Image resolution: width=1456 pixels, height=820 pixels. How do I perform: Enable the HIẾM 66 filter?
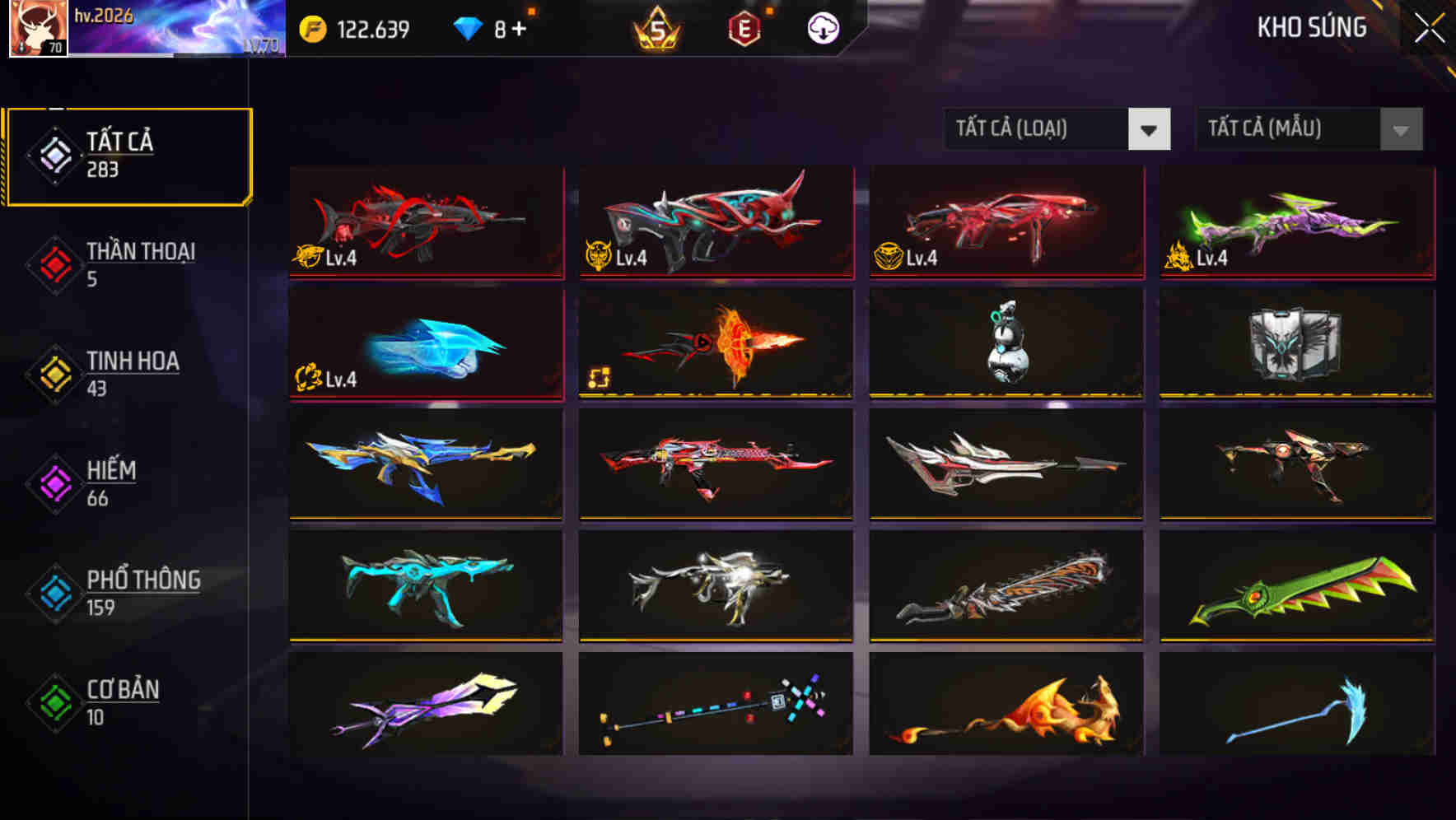[x=111, y=482]
